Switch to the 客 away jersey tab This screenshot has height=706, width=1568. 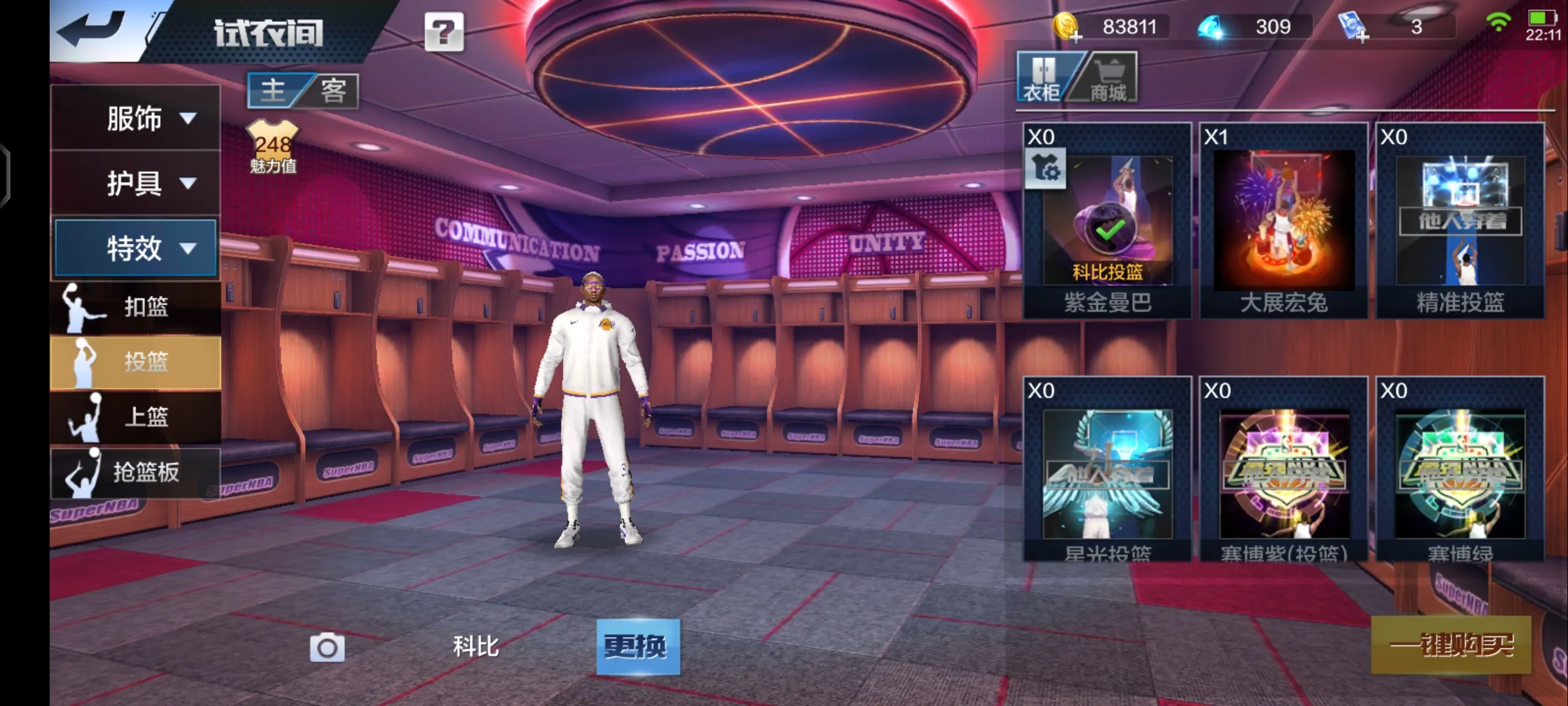[x=333, y=90]
